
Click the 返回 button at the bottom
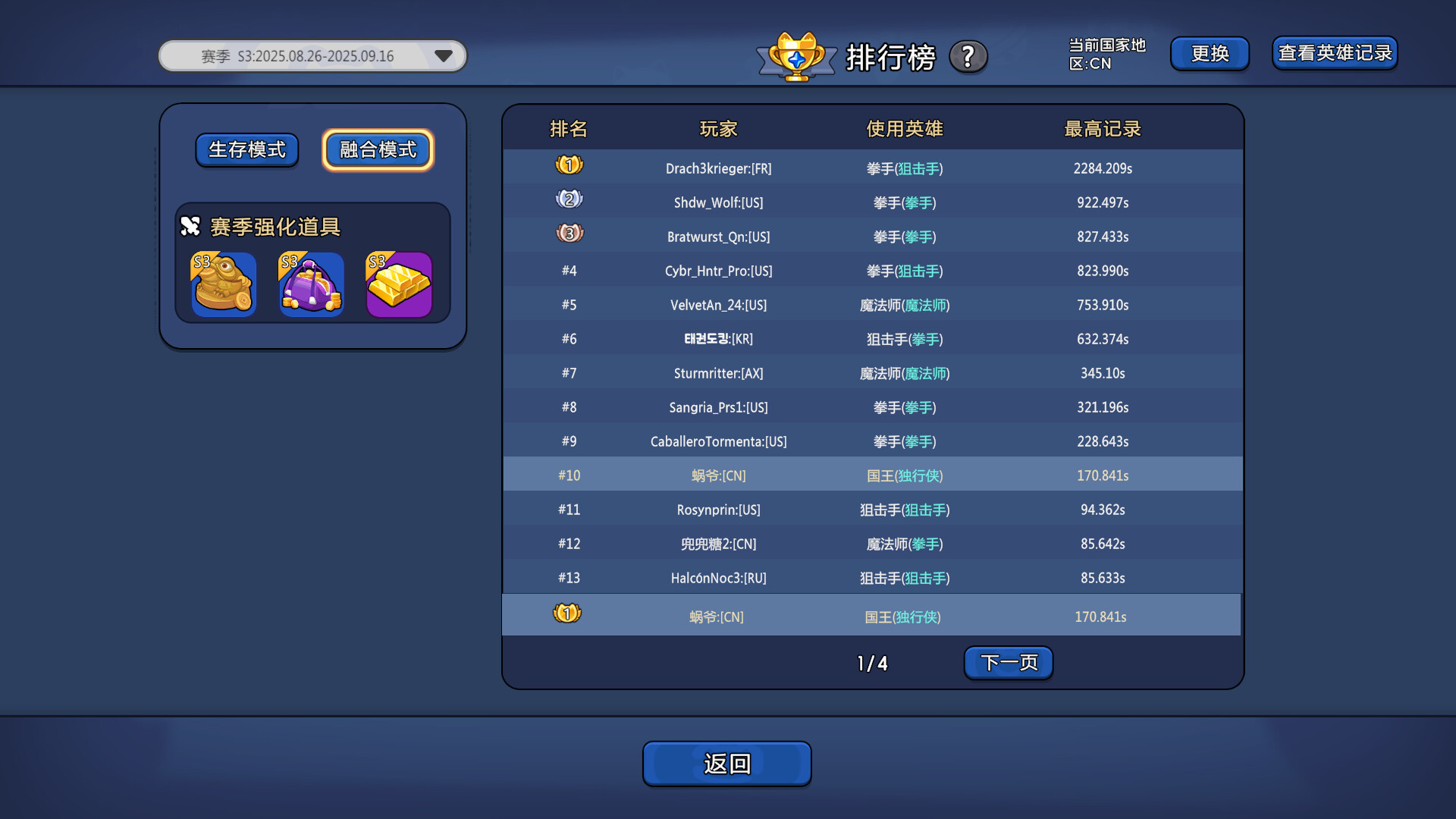click(x=726, y=764)
